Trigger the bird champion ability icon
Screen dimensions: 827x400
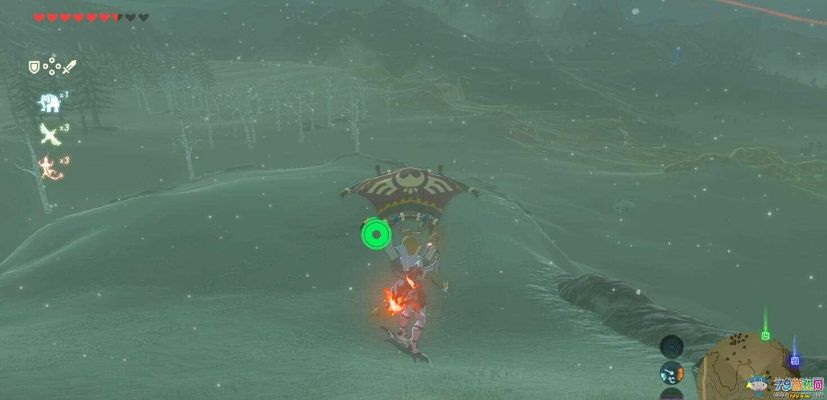[47, 133]
